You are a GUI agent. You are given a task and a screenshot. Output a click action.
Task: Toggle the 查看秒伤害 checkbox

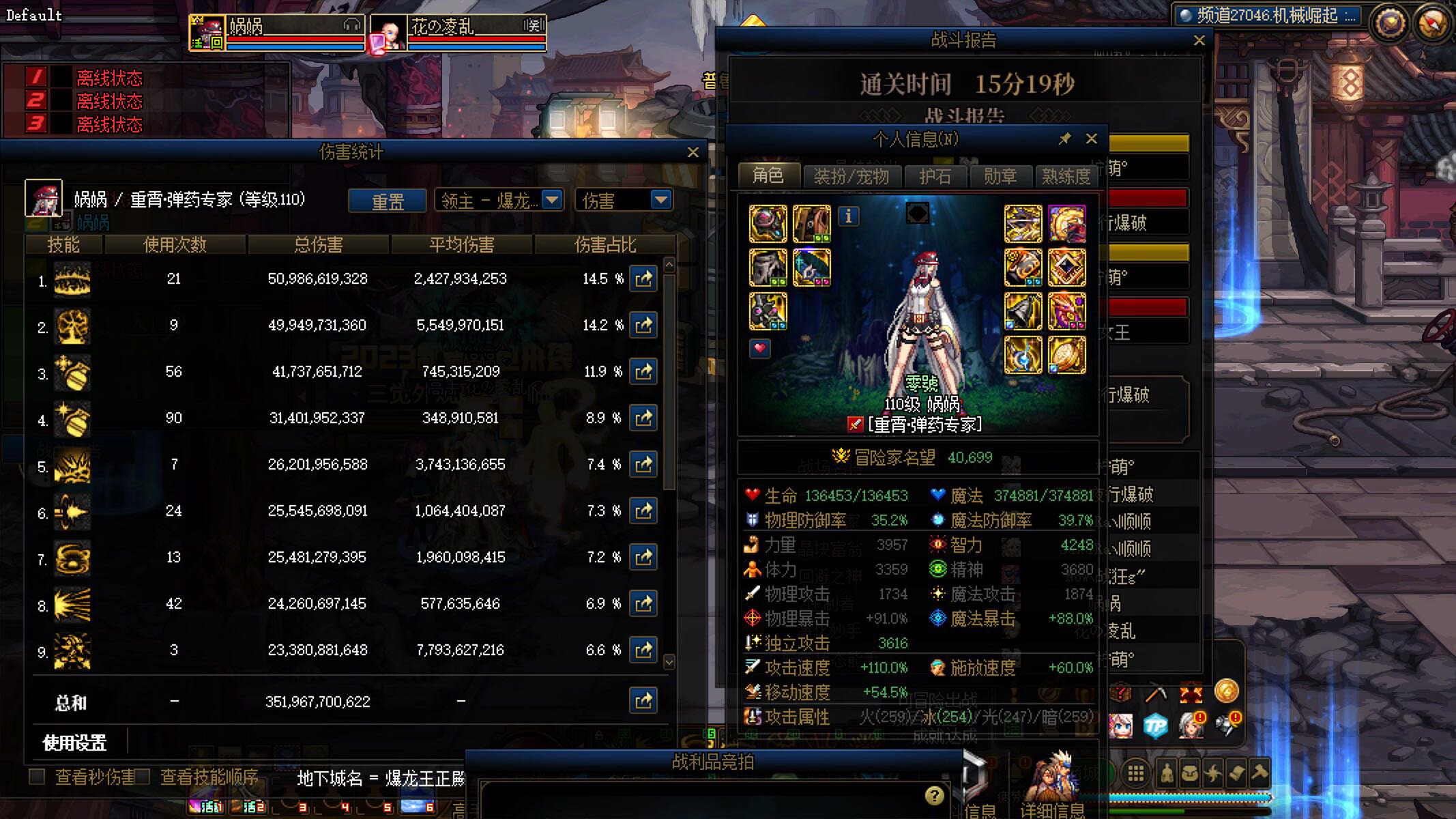[x=38, y=777]
